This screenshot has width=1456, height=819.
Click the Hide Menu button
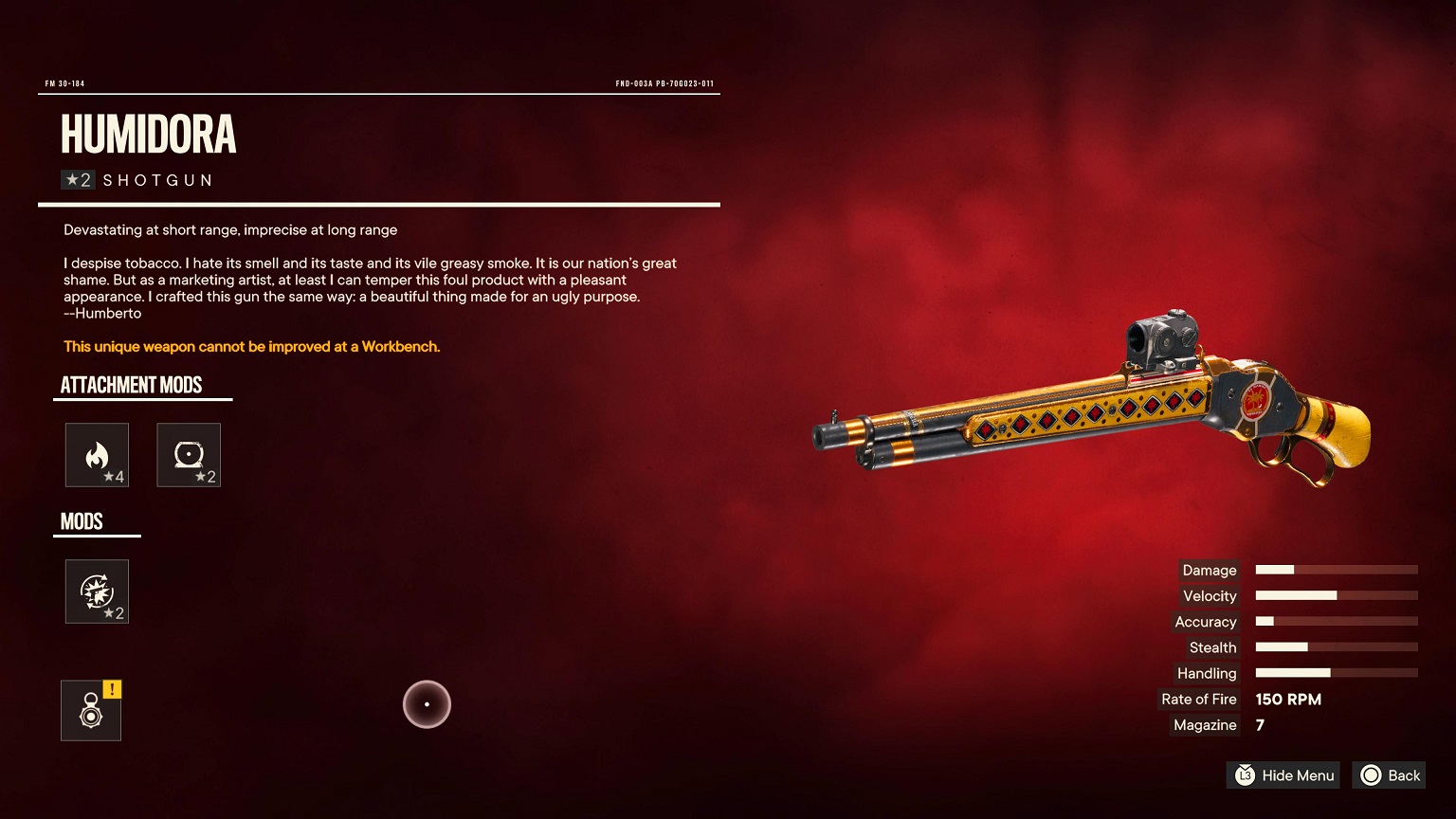tap(1283, 775)
